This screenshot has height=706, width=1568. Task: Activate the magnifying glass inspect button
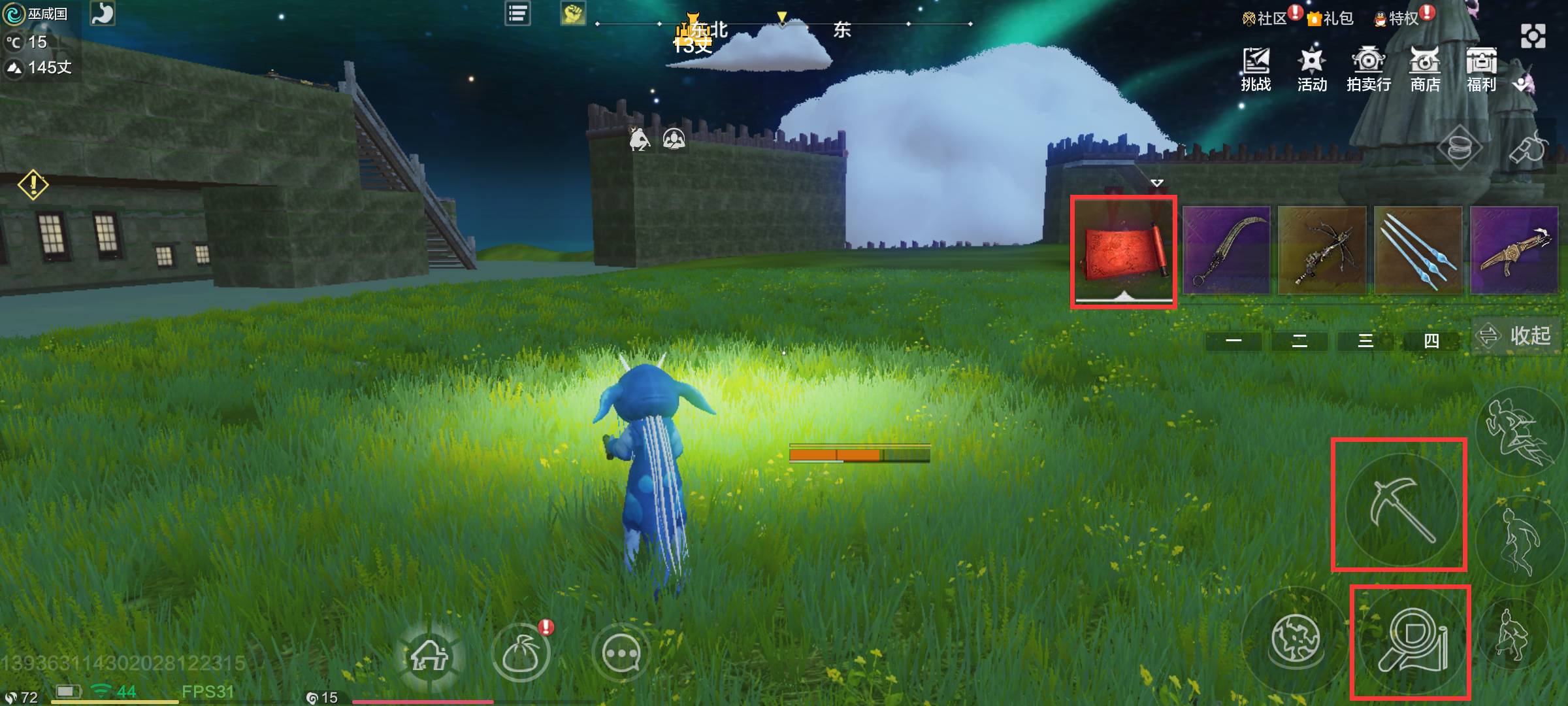tap(1411, 641)
